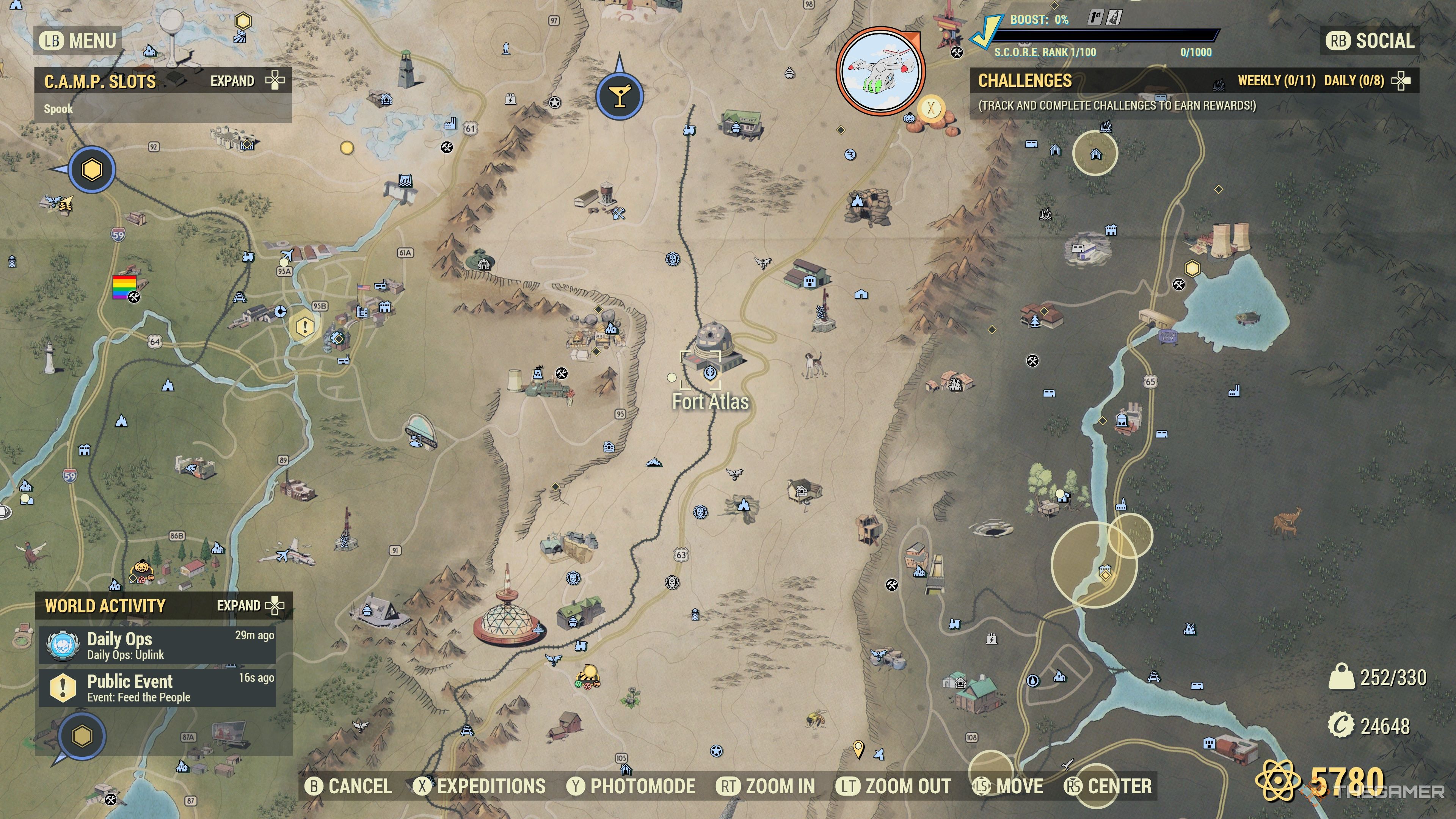Open the Challenges panel header
1456x819 pixels.
point(1025,81)
